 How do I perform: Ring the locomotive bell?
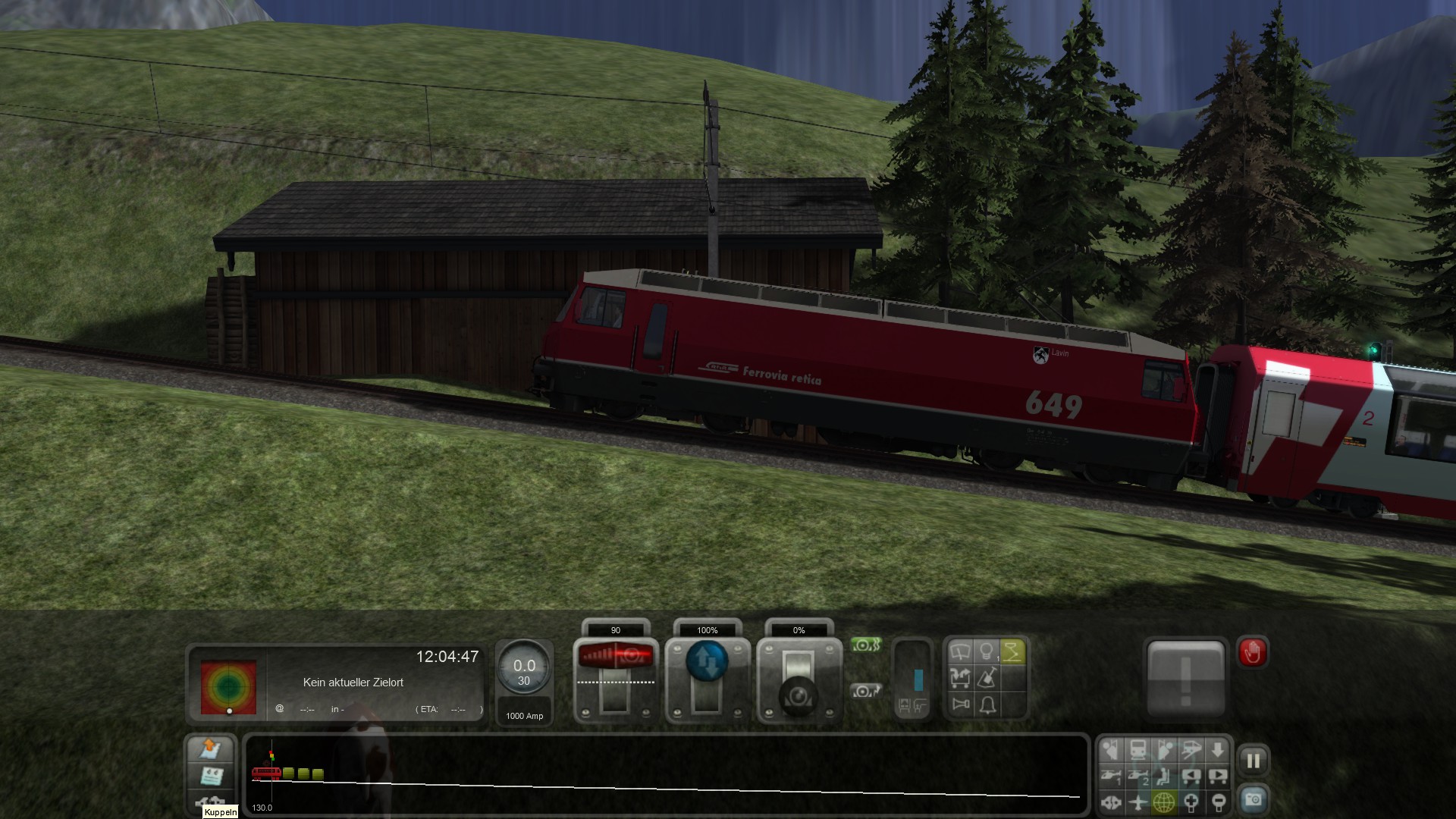click(x=987, y=705)
